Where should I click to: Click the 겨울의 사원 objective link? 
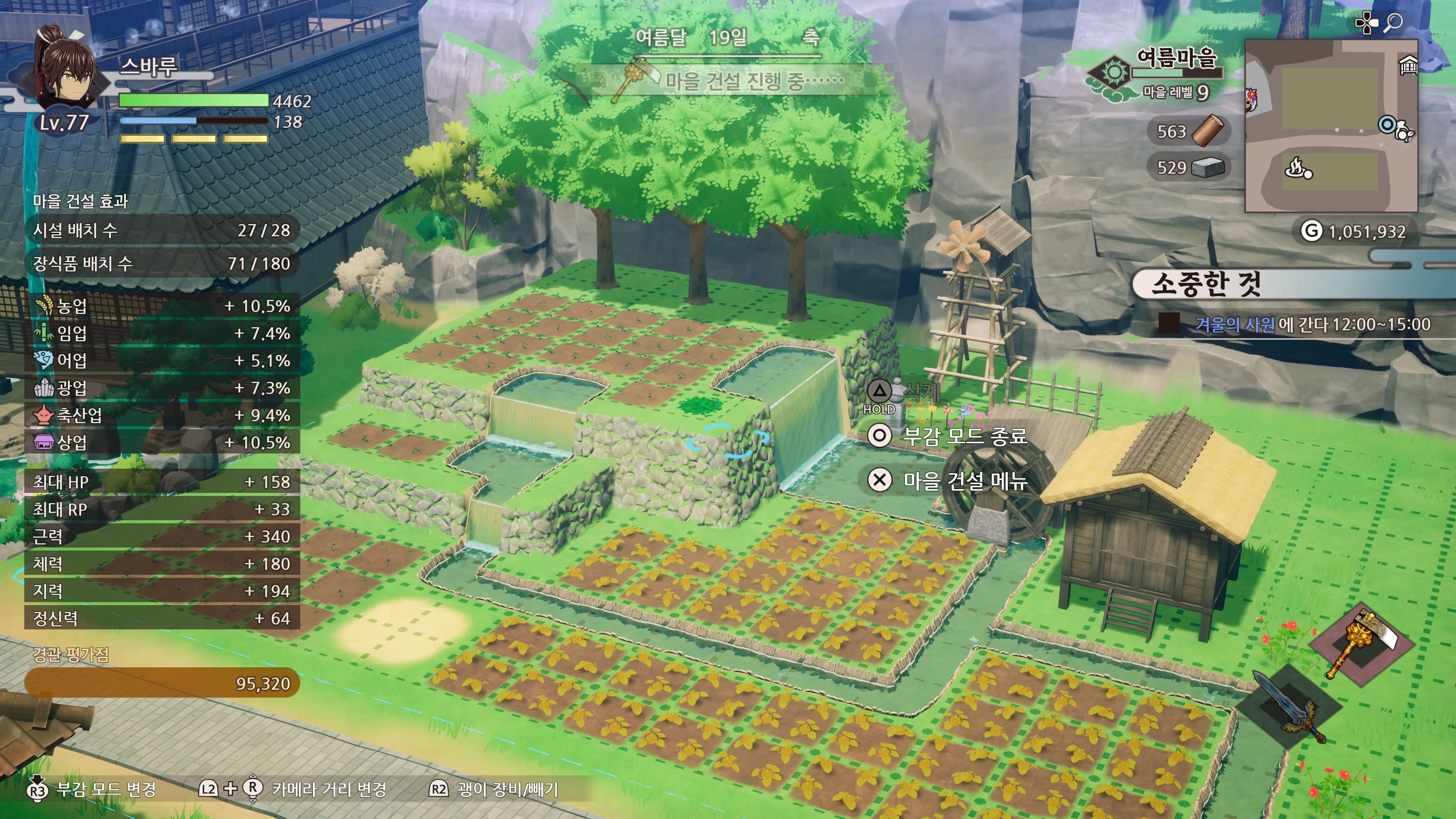pos(1235,325)
